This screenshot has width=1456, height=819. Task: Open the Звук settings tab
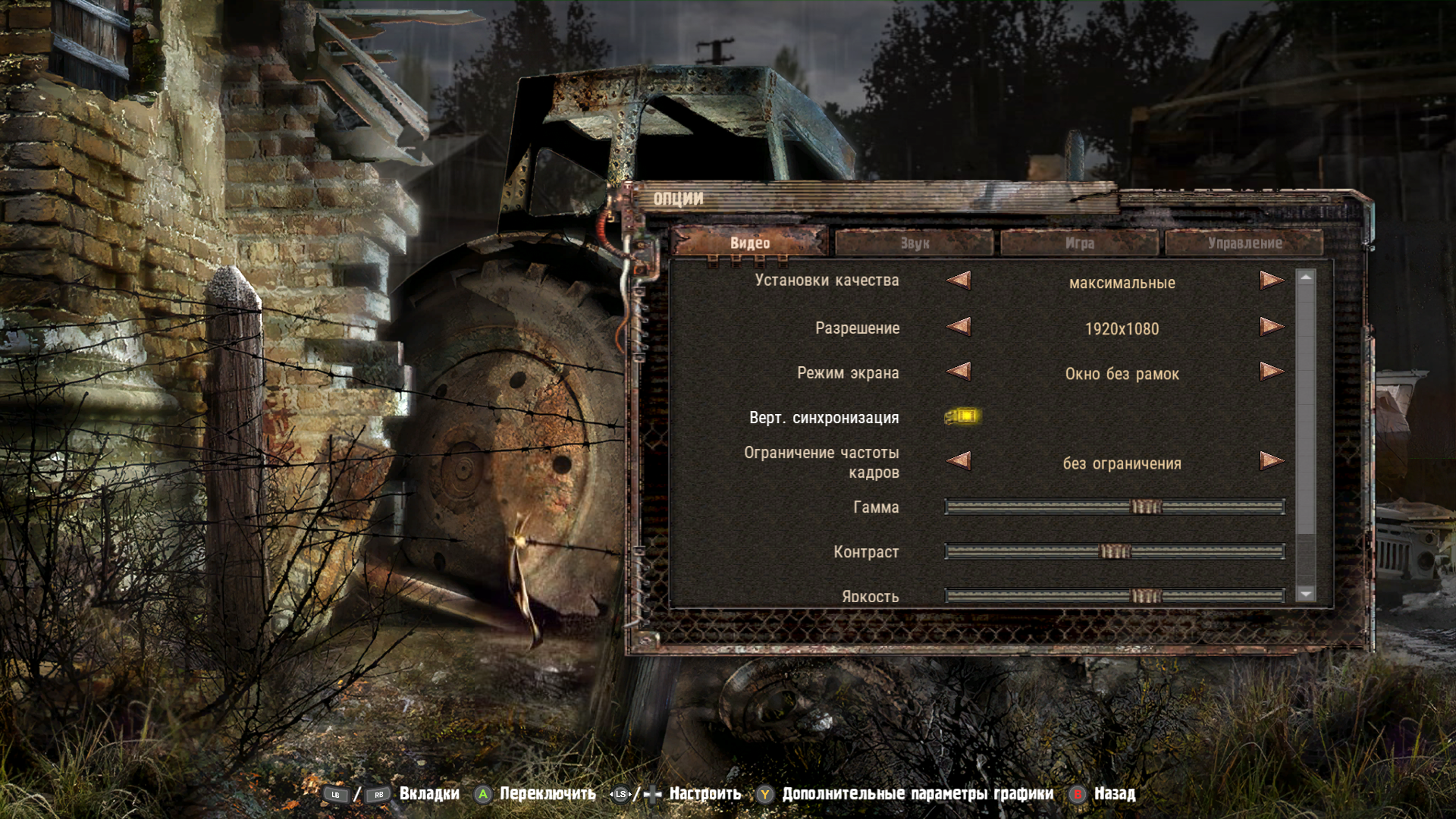[x=915, y=243]
